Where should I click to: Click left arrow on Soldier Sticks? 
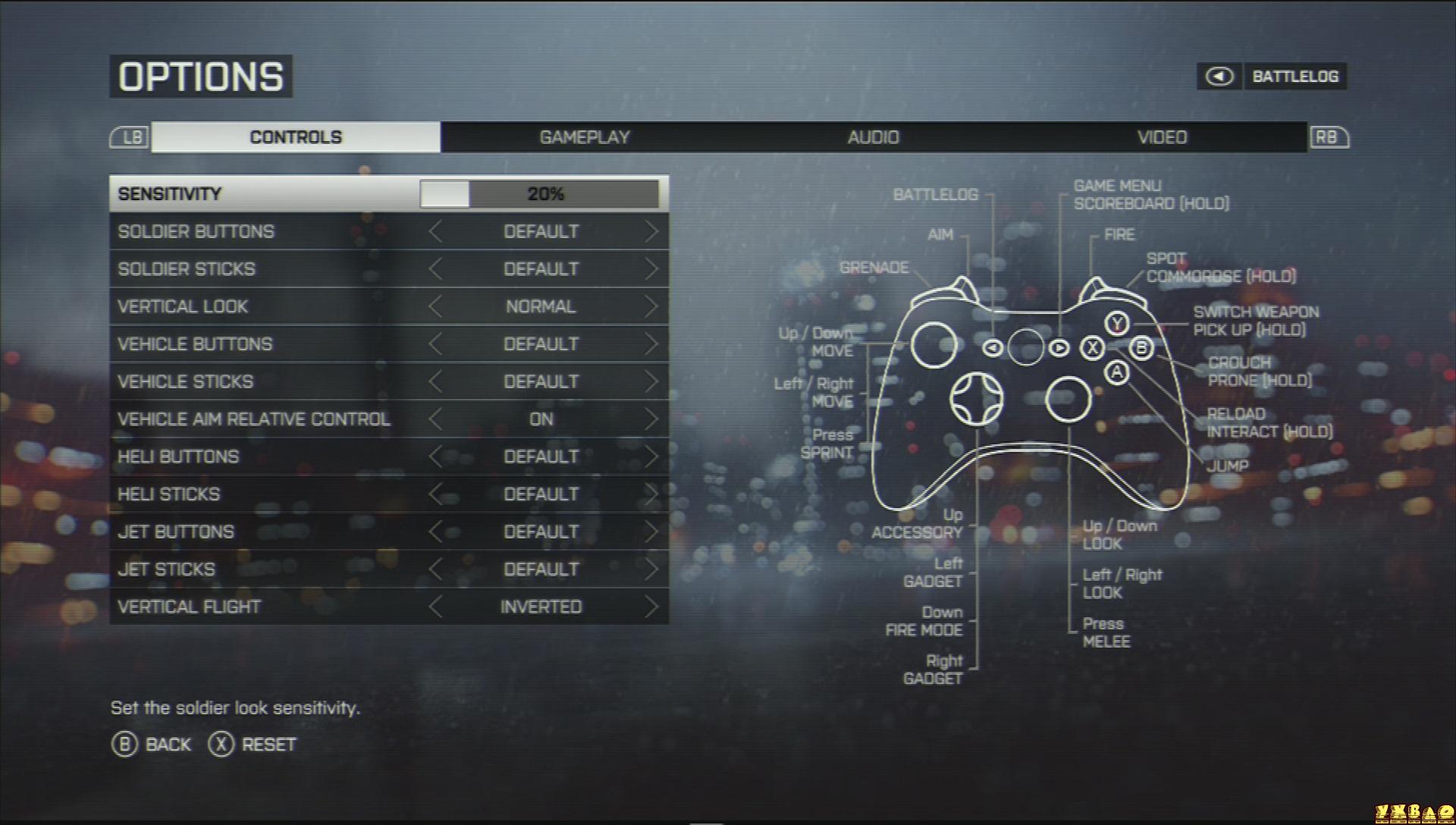point(435,269)
